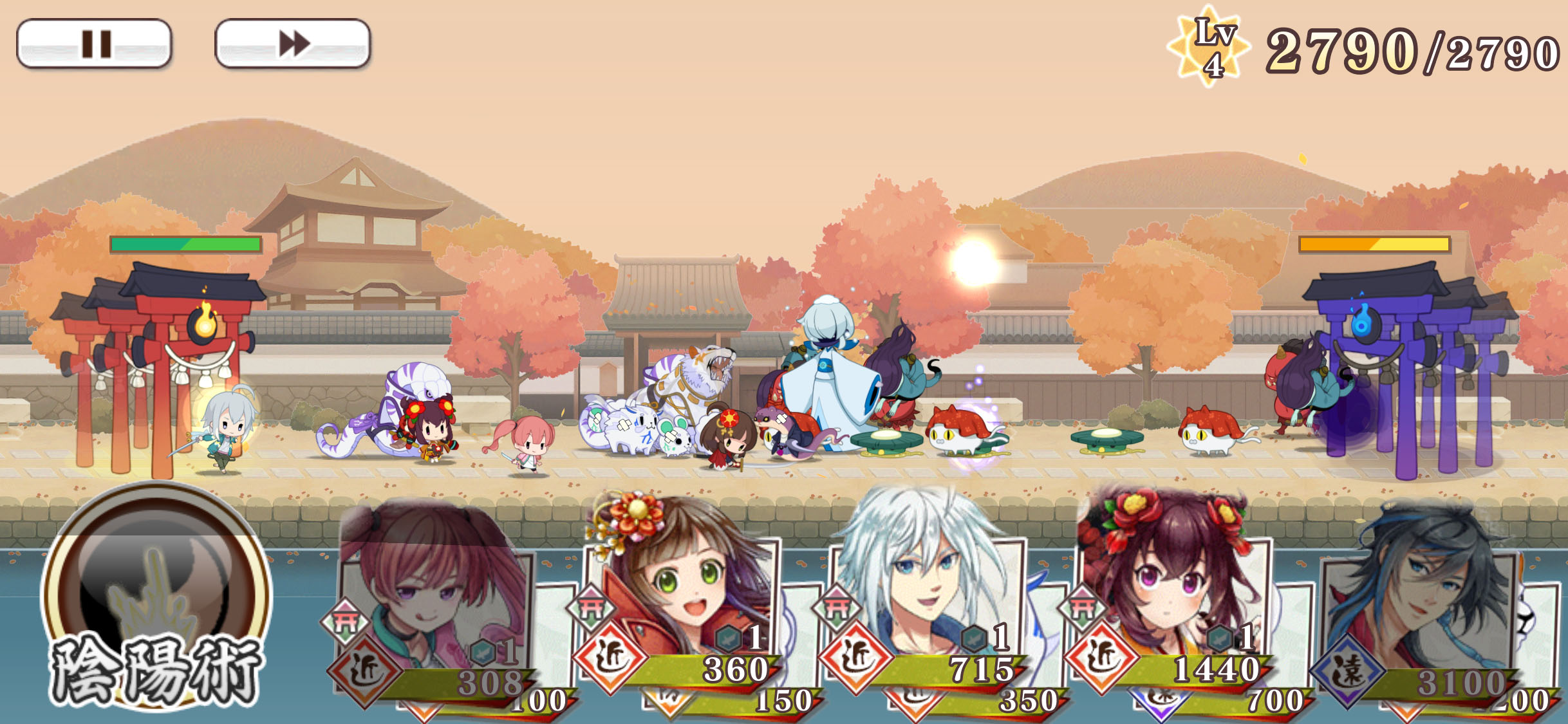Screen dimensions: 1568x724
Task: Pause the battle
Action: [94, 44]
